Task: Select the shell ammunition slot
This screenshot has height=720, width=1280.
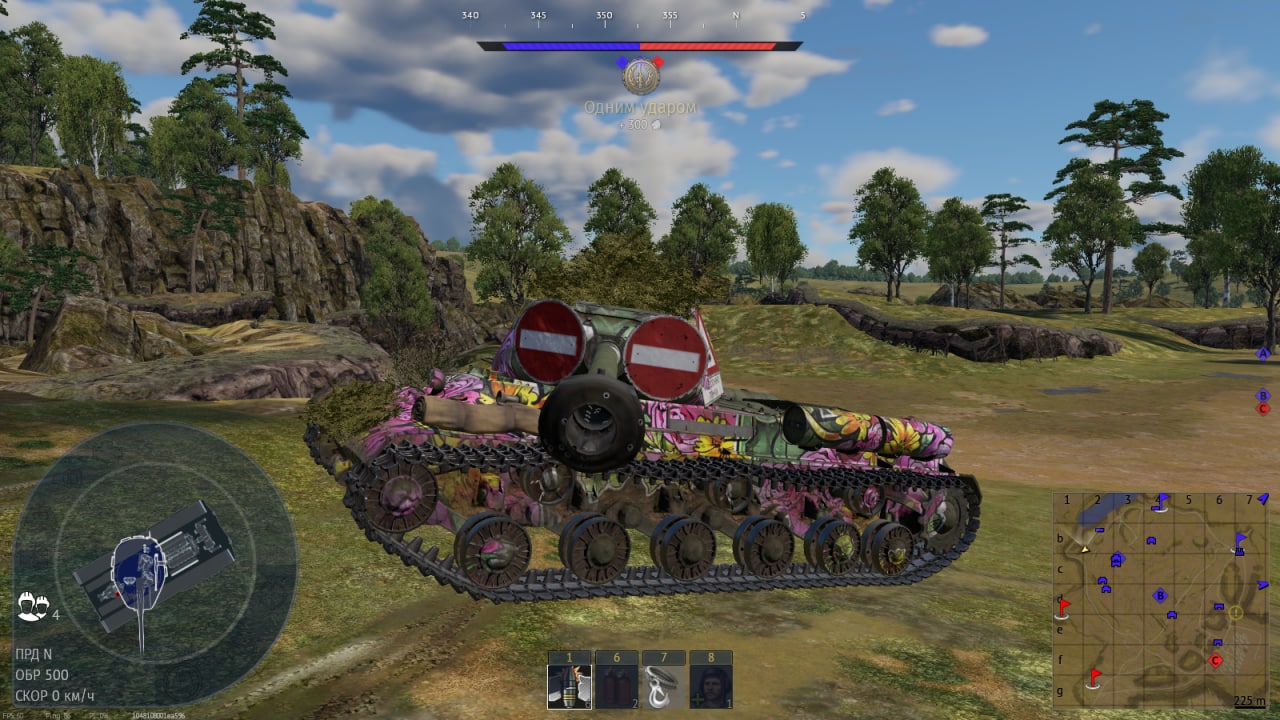Action: 570,687
